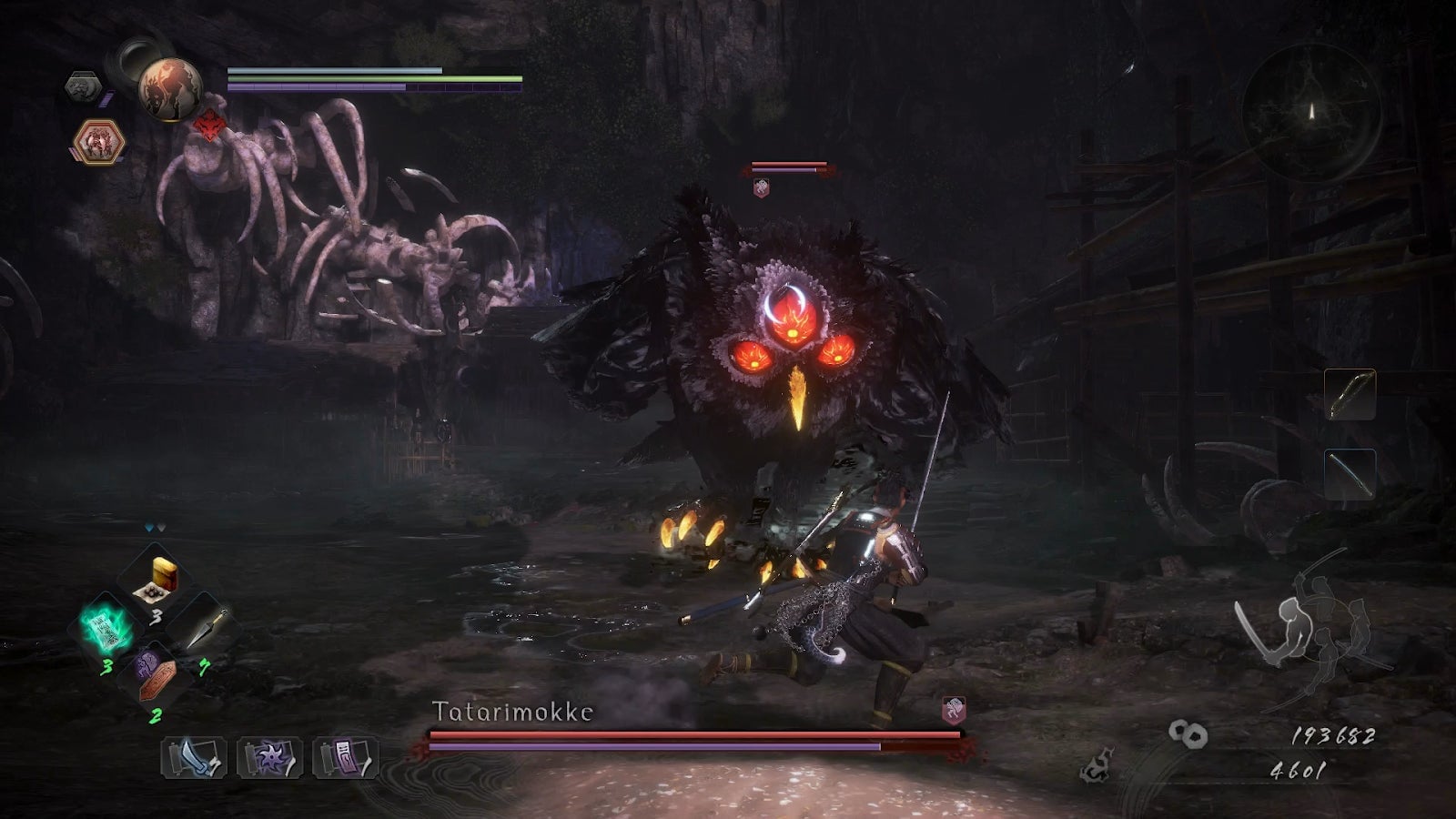Screen dimensions: 1456x819
Task: Select the katana melee weapon slot
Action: (1350, 474)
